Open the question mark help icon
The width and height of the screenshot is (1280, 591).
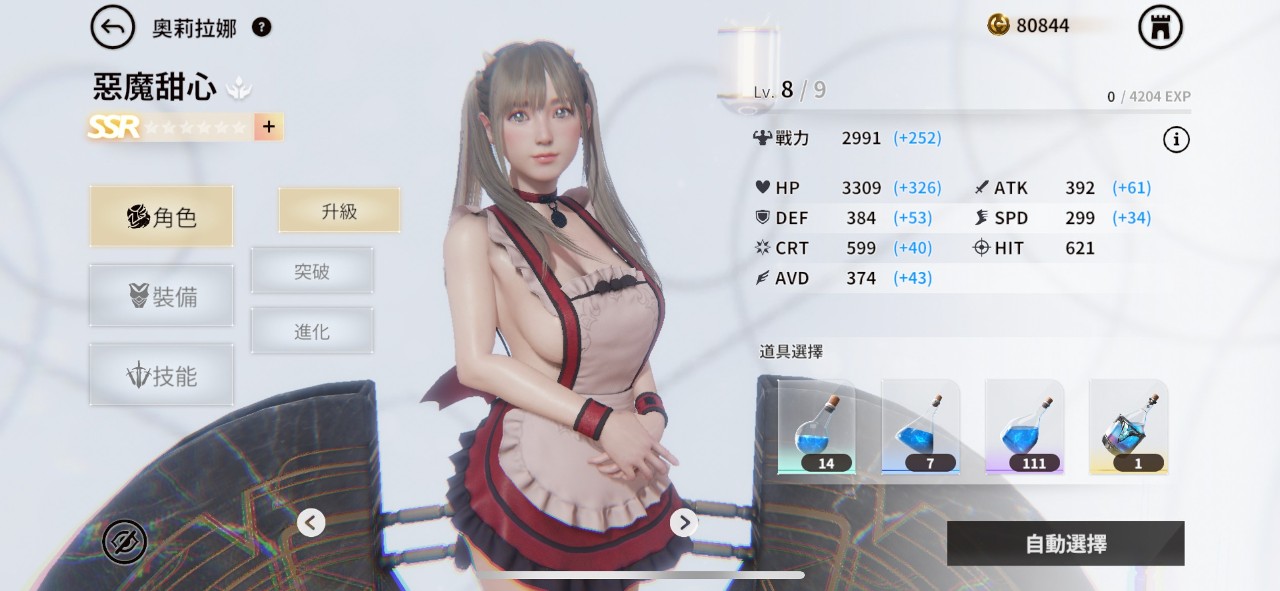261,27
